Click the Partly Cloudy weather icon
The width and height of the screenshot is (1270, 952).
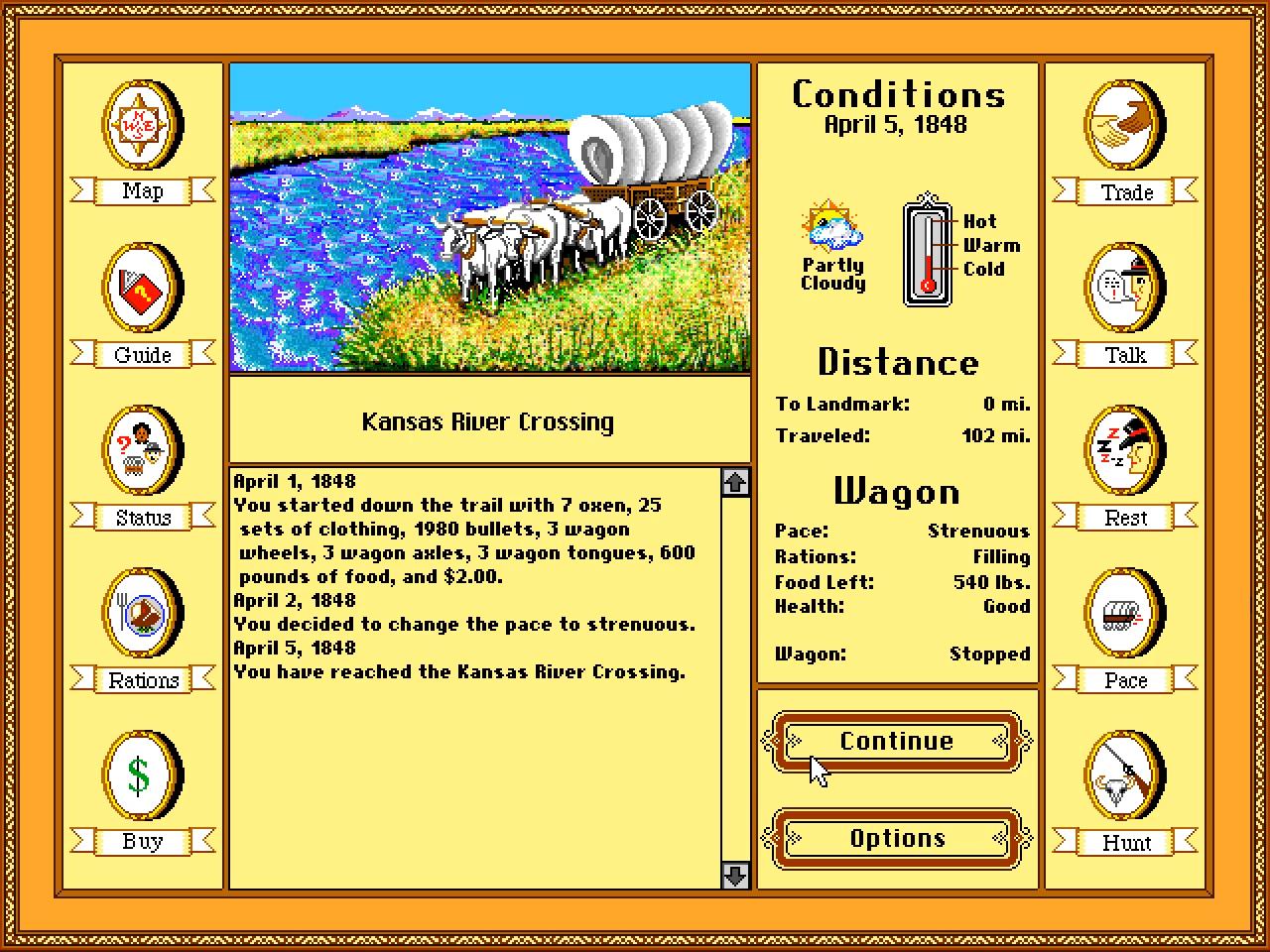(831, 233)
